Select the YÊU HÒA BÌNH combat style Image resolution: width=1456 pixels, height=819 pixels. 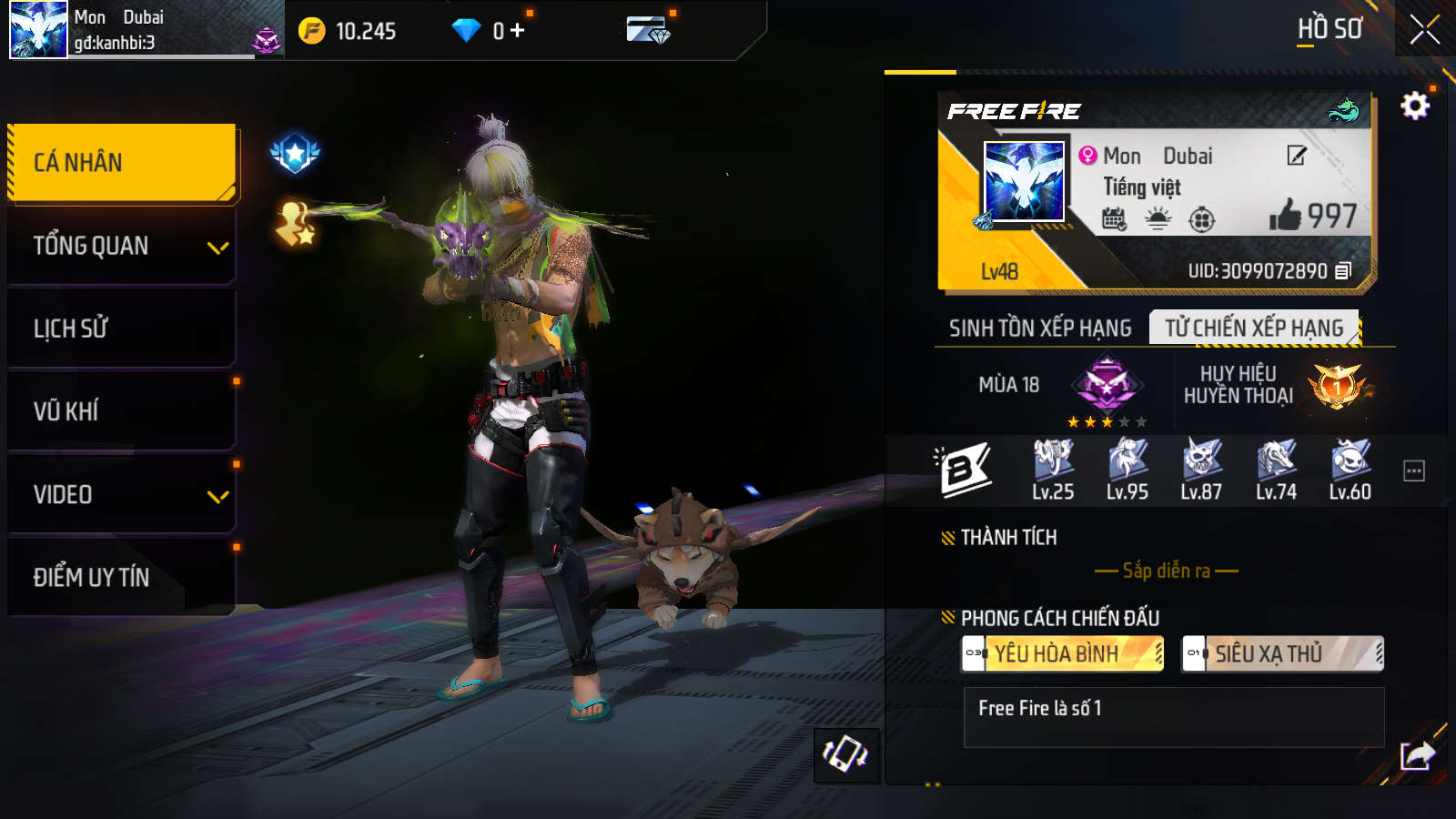[x=1063, y=653]
